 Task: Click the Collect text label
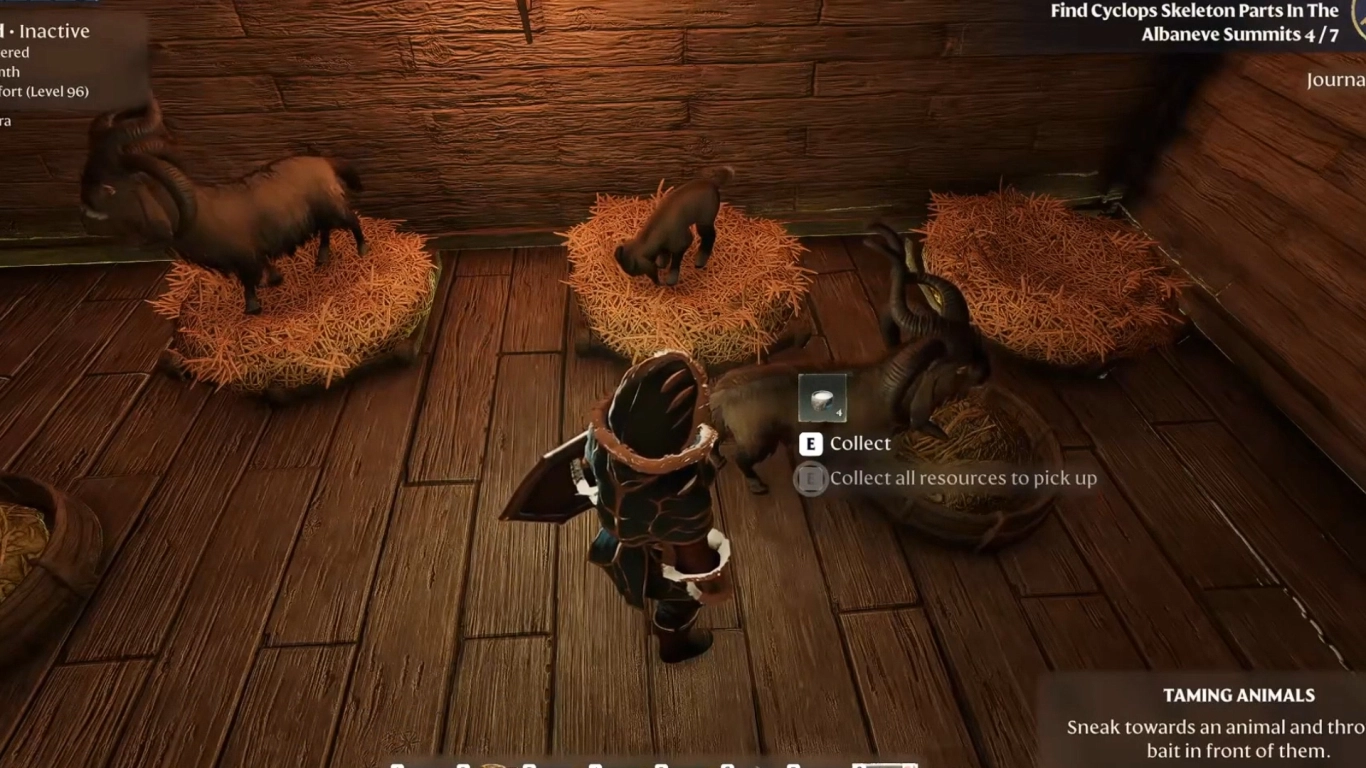click(861, 443)
